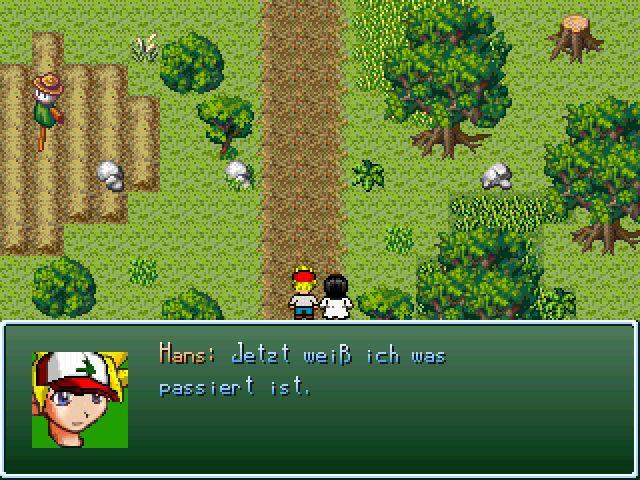Click Hans's face portrait in the dialogue
Screen dimensions: 640x480
(80, 399)
